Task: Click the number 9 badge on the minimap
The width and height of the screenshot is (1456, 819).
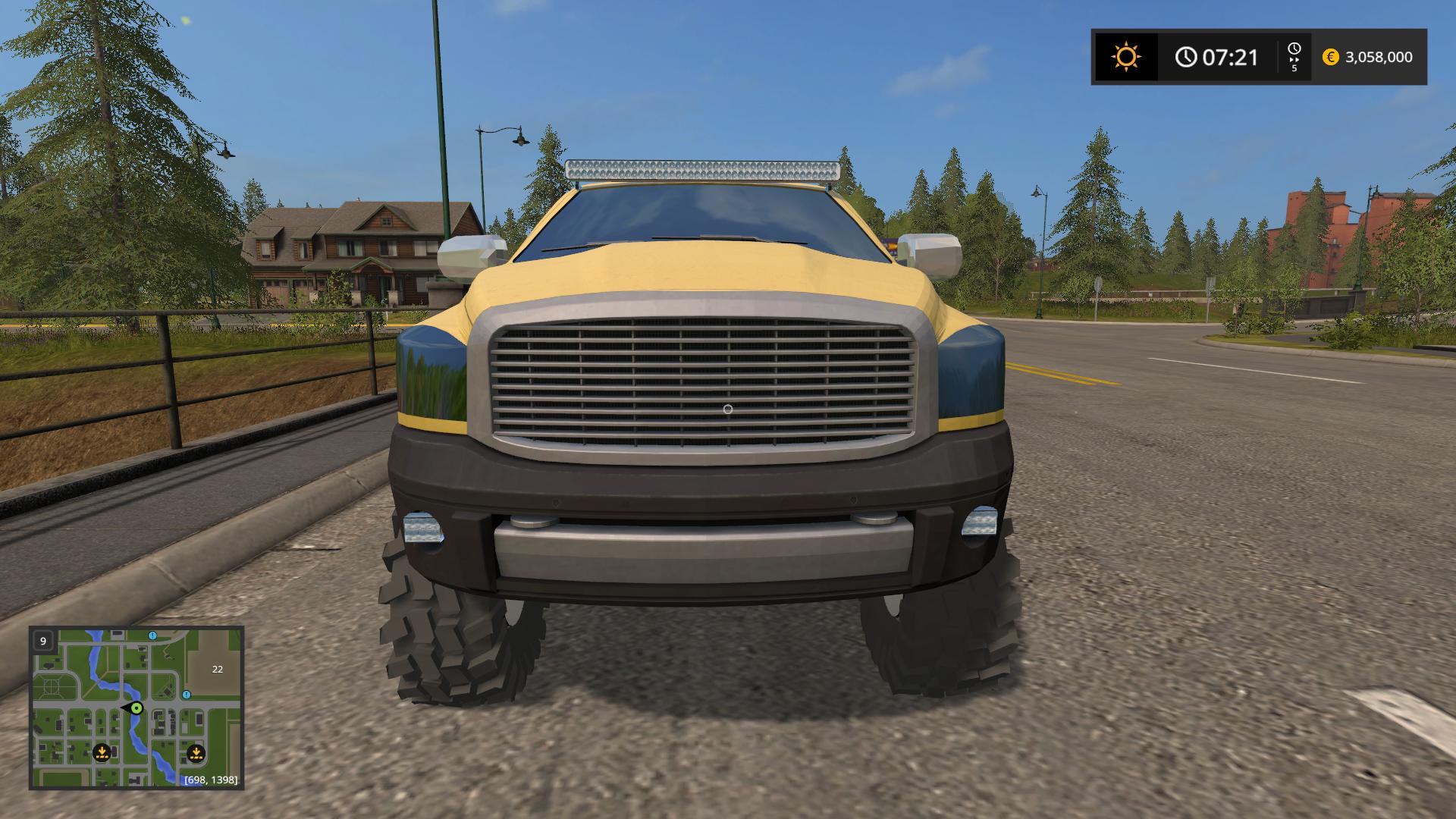Action: [43, 641]
